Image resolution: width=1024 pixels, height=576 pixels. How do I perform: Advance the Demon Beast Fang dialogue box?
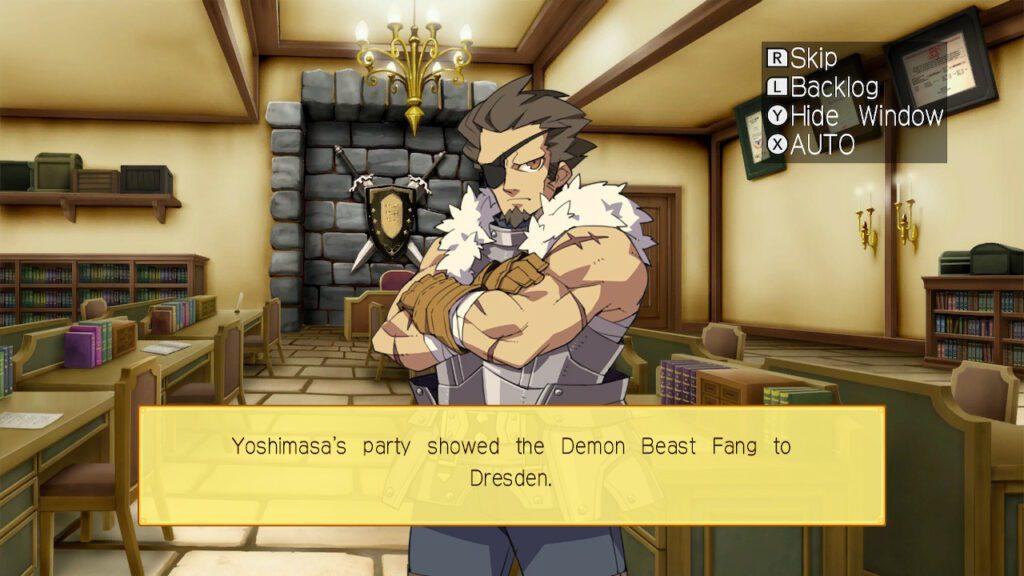(511, 465)
